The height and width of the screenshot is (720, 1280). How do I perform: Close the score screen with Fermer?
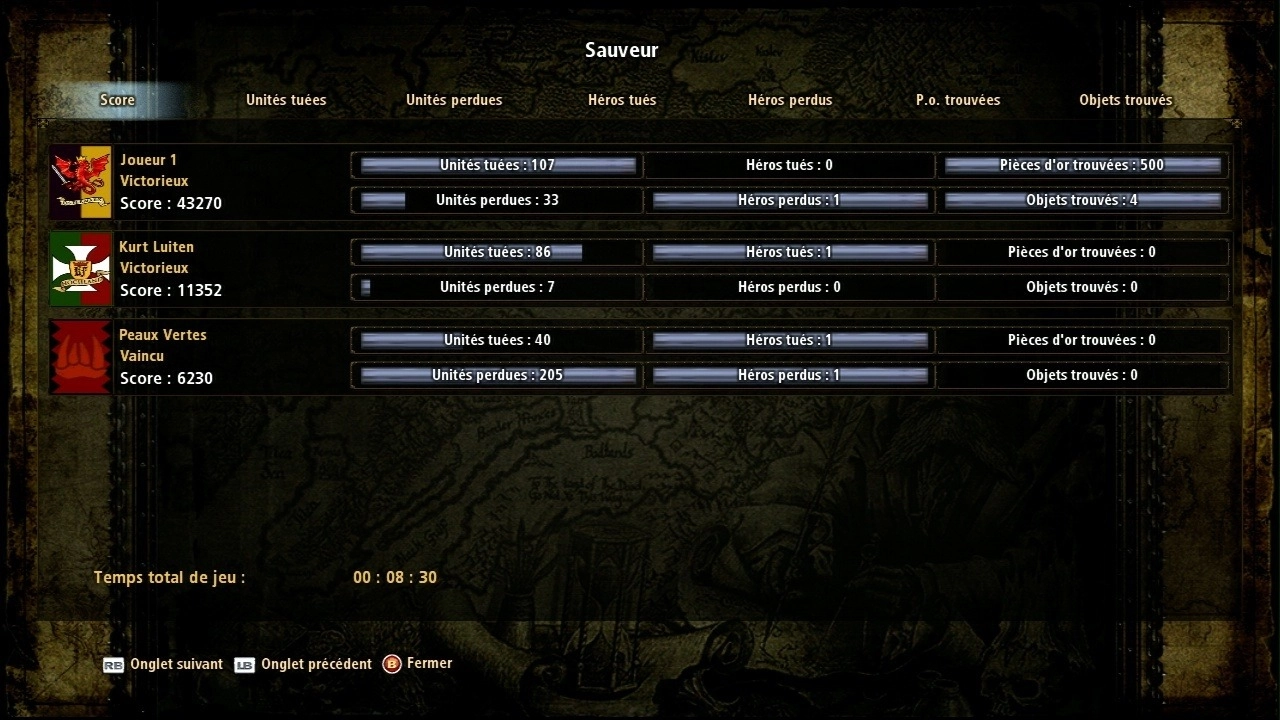(418, 664)
